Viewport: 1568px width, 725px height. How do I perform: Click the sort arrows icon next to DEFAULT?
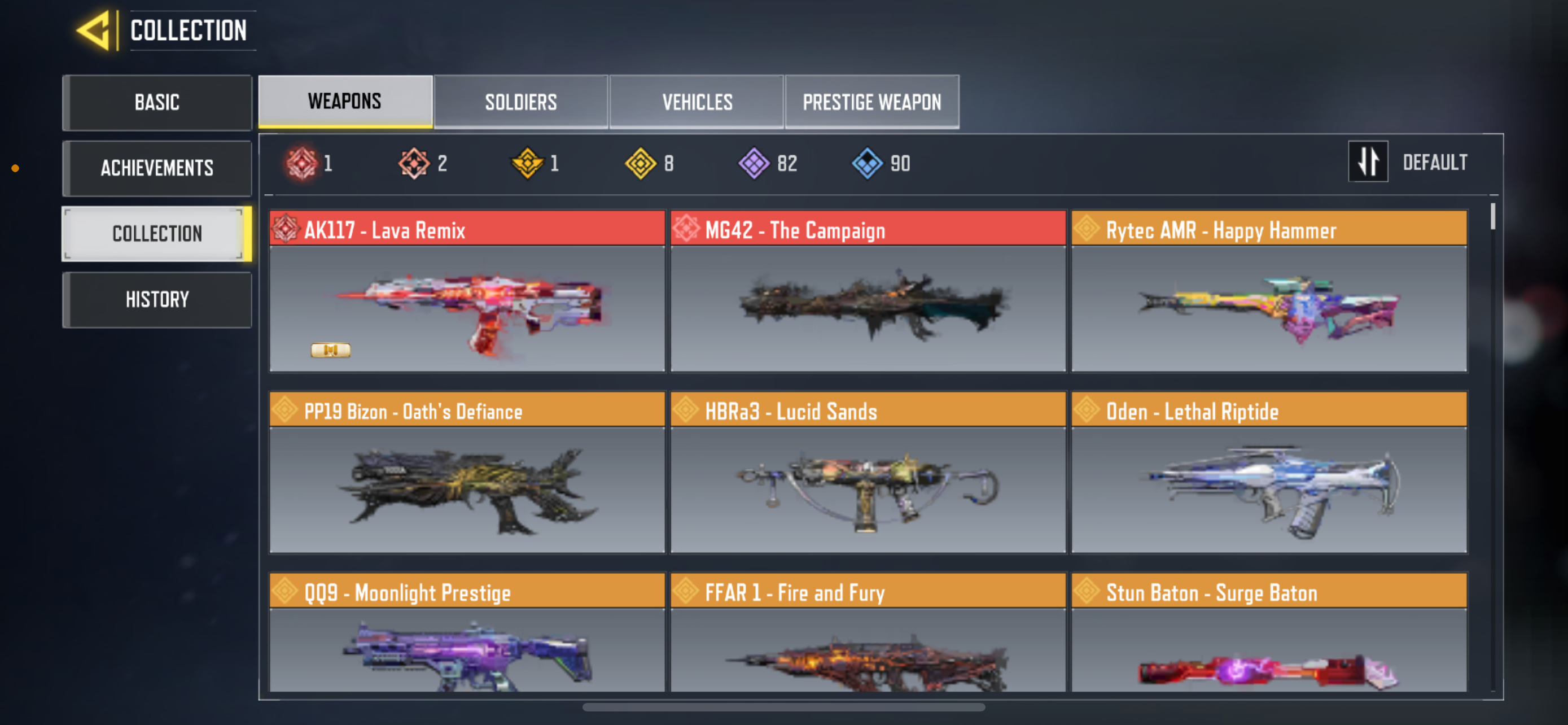(x=1368, y=161)
